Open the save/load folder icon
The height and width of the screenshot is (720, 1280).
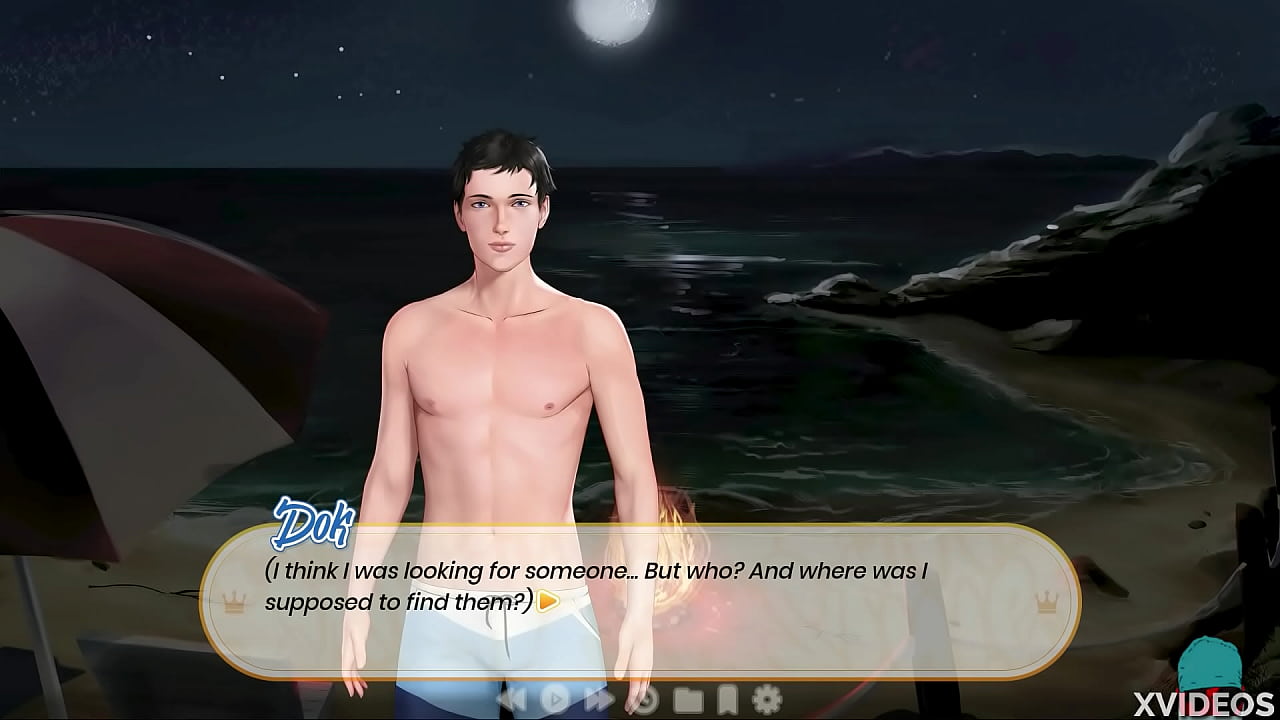point(690,700)
